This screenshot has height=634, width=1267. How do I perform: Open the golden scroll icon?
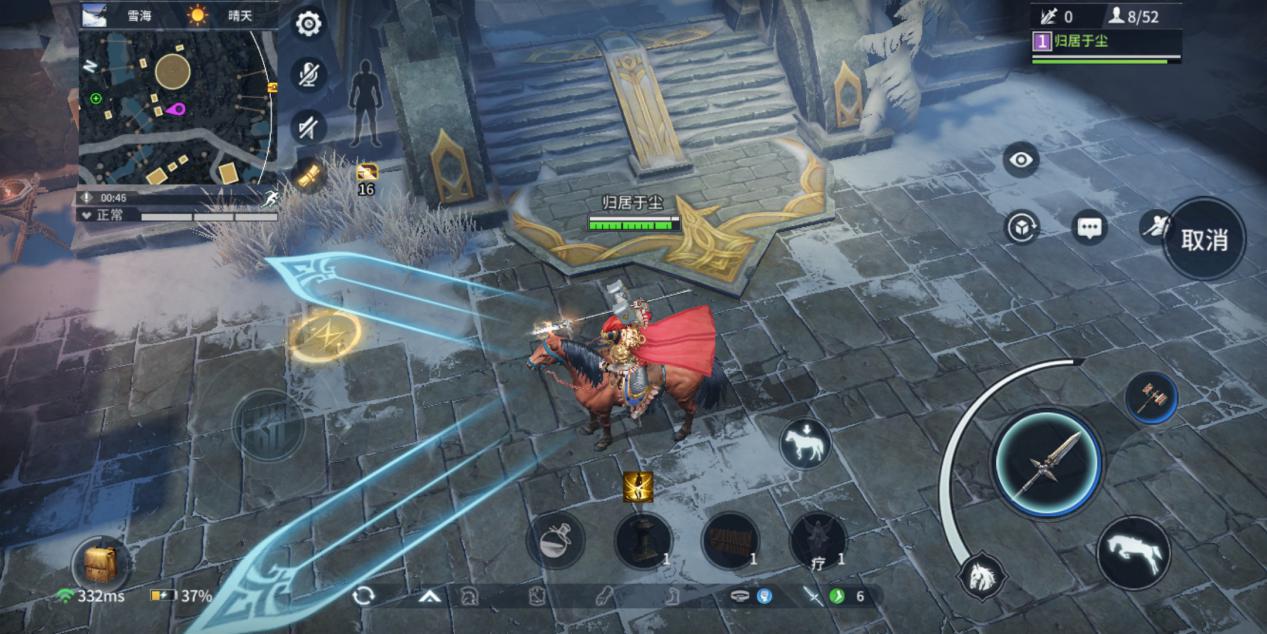point(309,176)
